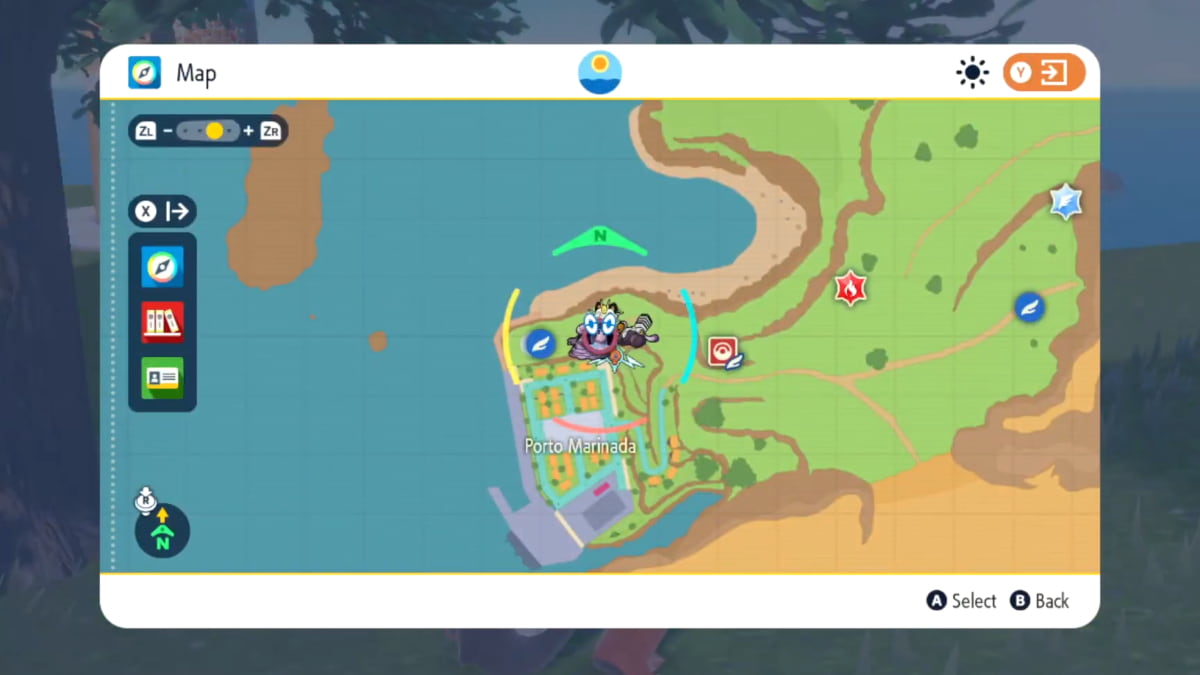The height and width of the screenshot is (675, 1200).
Task: Select the Porto Marinada fly point marker
Action: [x=541, y=344]
